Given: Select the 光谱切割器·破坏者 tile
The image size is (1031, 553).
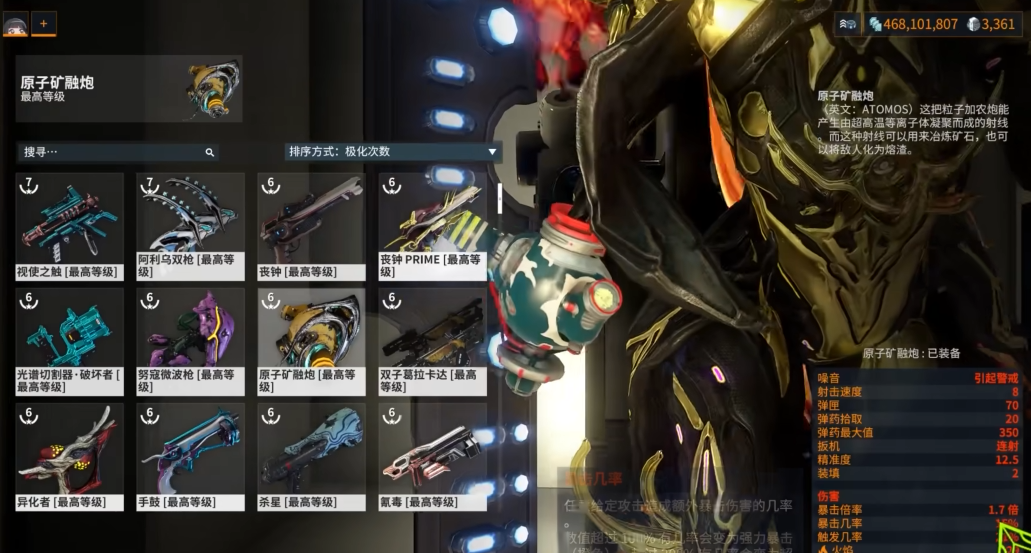Looking at the screenshot, I should point(70,341).
